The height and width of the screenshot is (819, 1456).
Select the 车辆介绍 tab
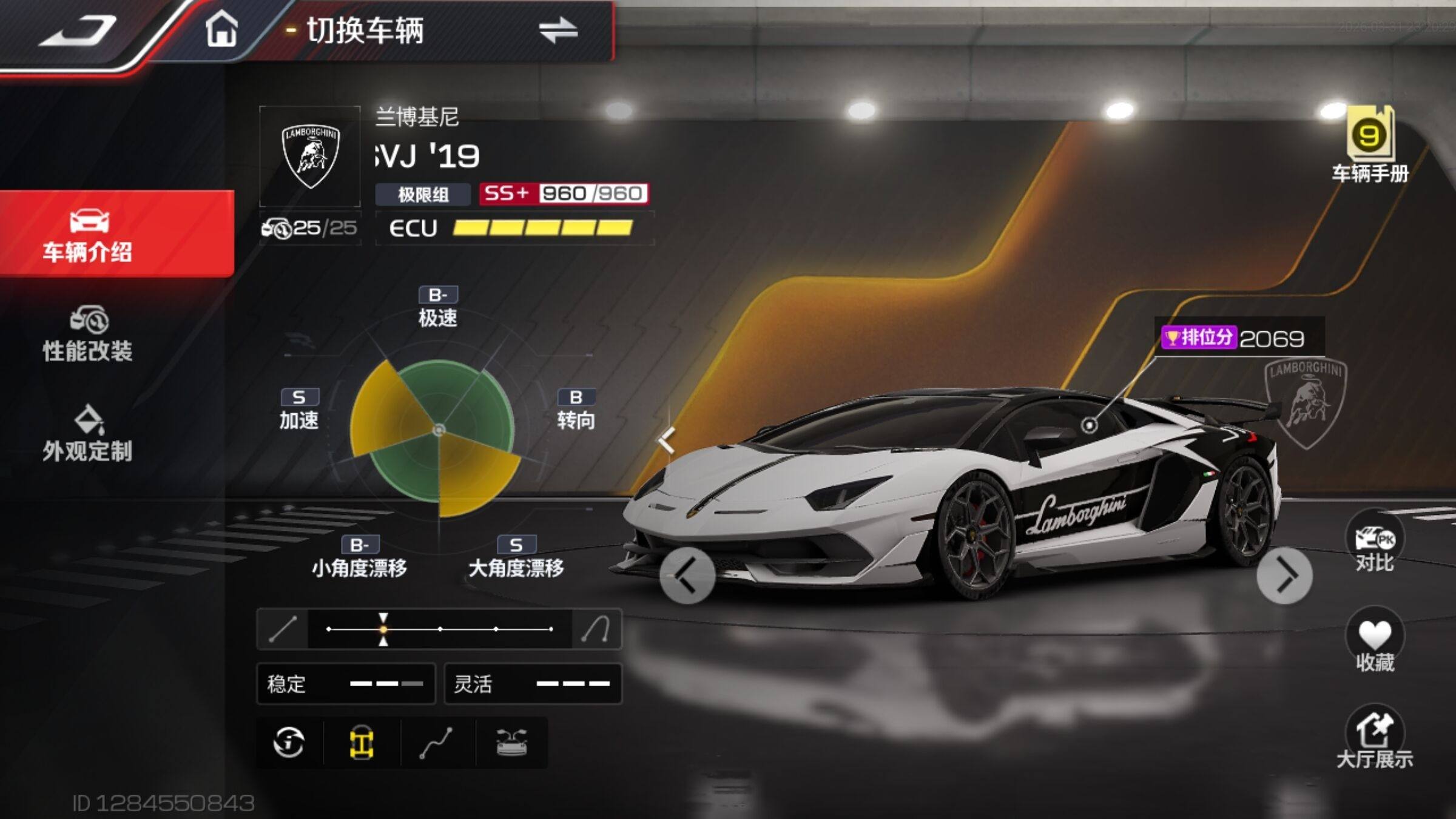point(88,235)
